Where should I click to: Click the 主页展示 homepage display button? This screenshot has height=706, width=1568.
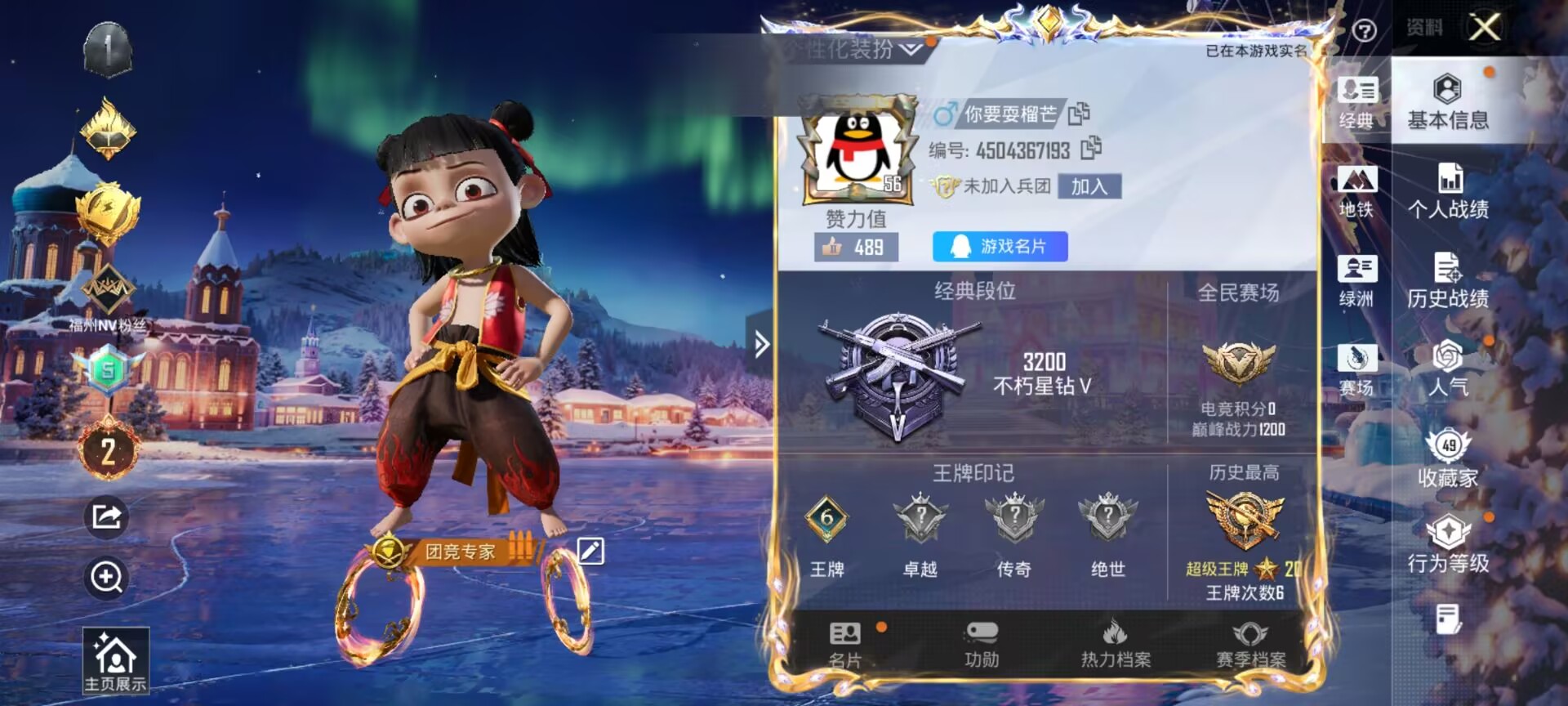[x=115, y=661]
